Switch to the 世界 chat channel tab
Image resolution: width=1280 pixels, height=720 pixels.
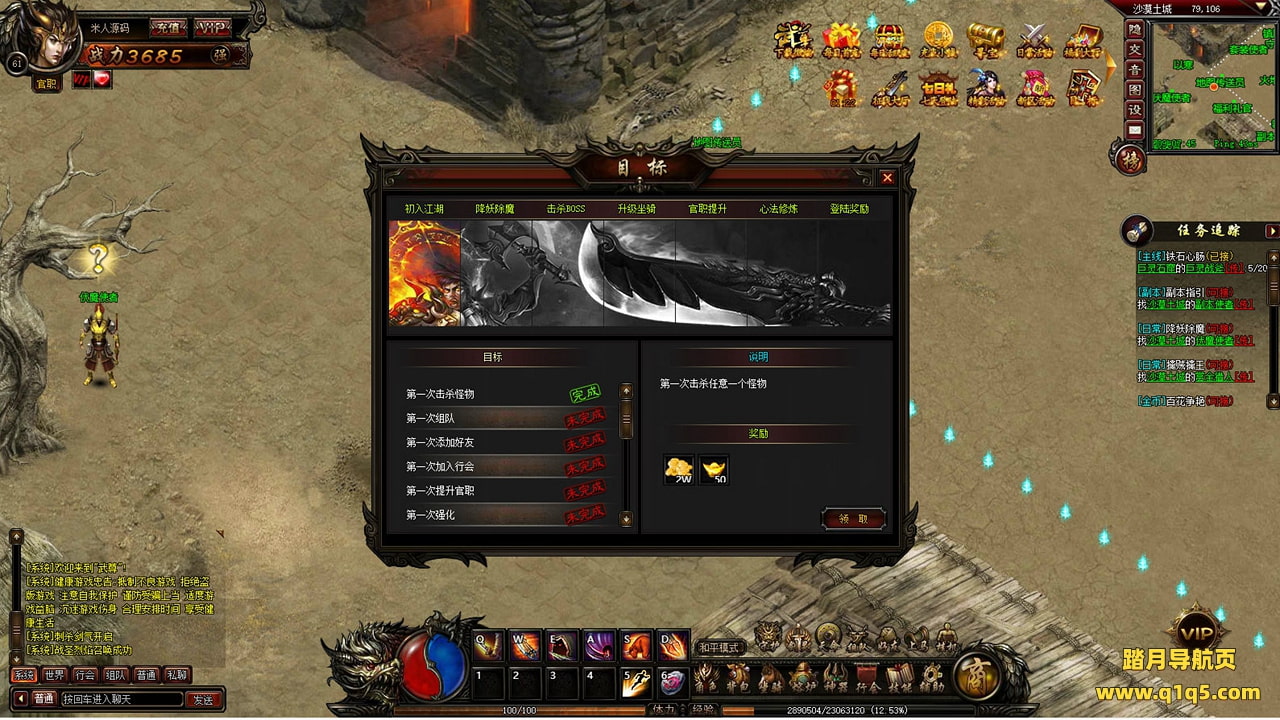point(54,675)
